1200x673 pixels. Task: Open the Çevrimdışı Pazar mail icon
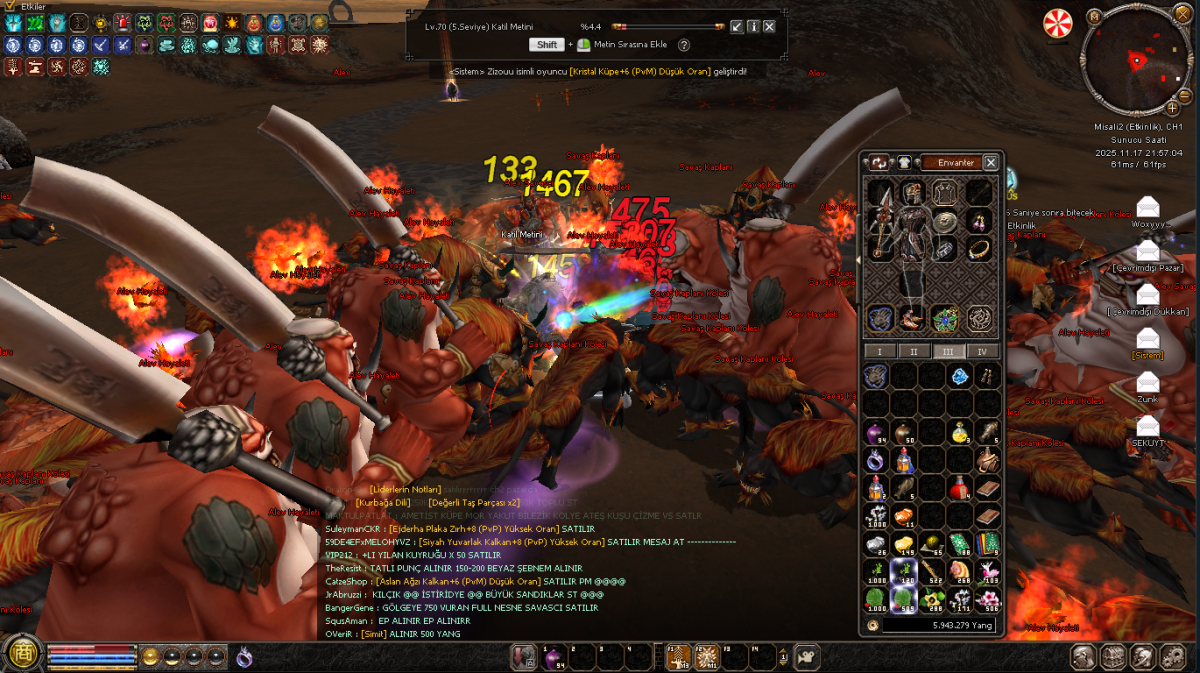click(x=1147, y=250)
